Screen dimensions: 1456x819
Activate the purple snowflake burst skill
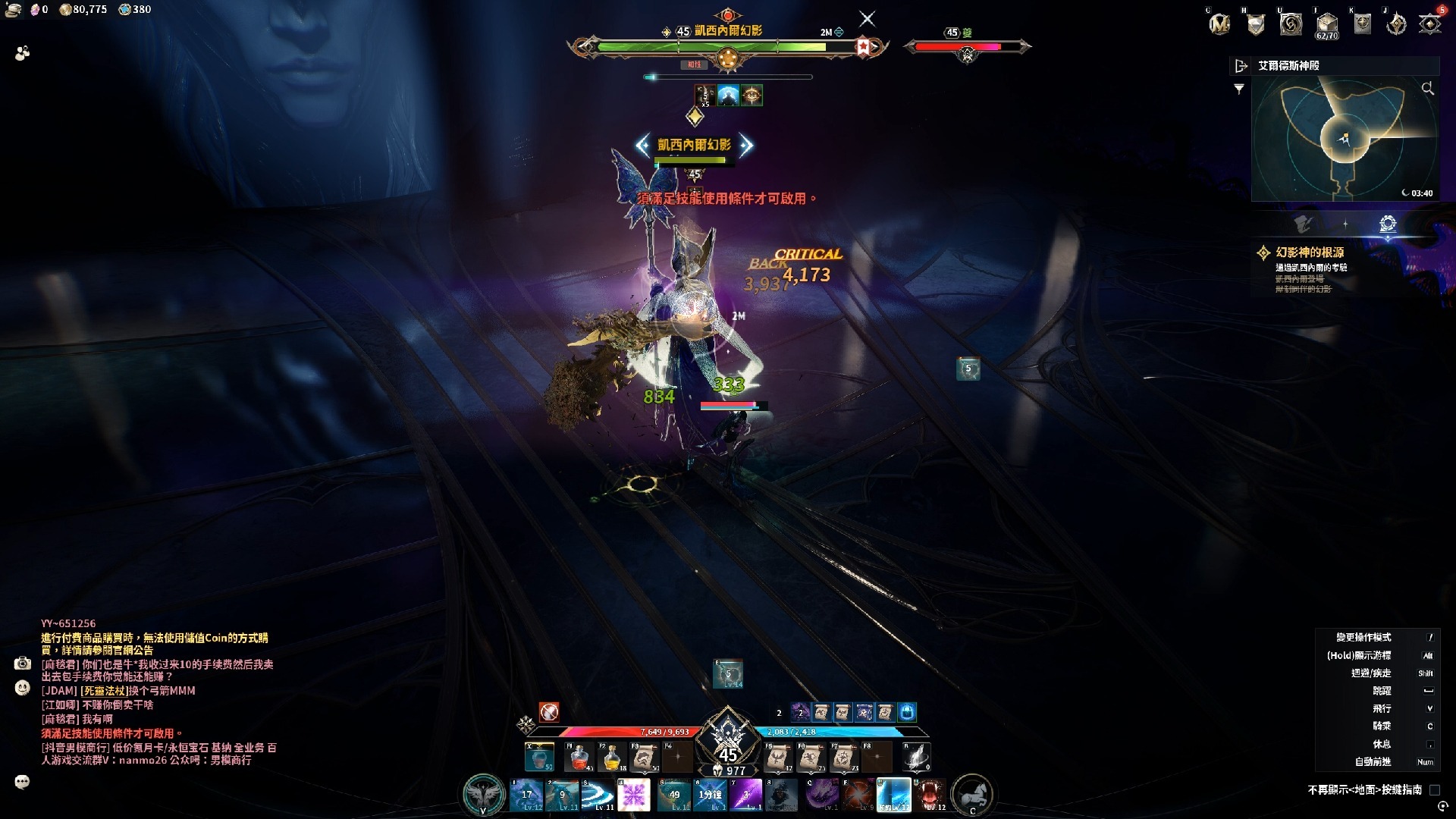pos(634,795)
